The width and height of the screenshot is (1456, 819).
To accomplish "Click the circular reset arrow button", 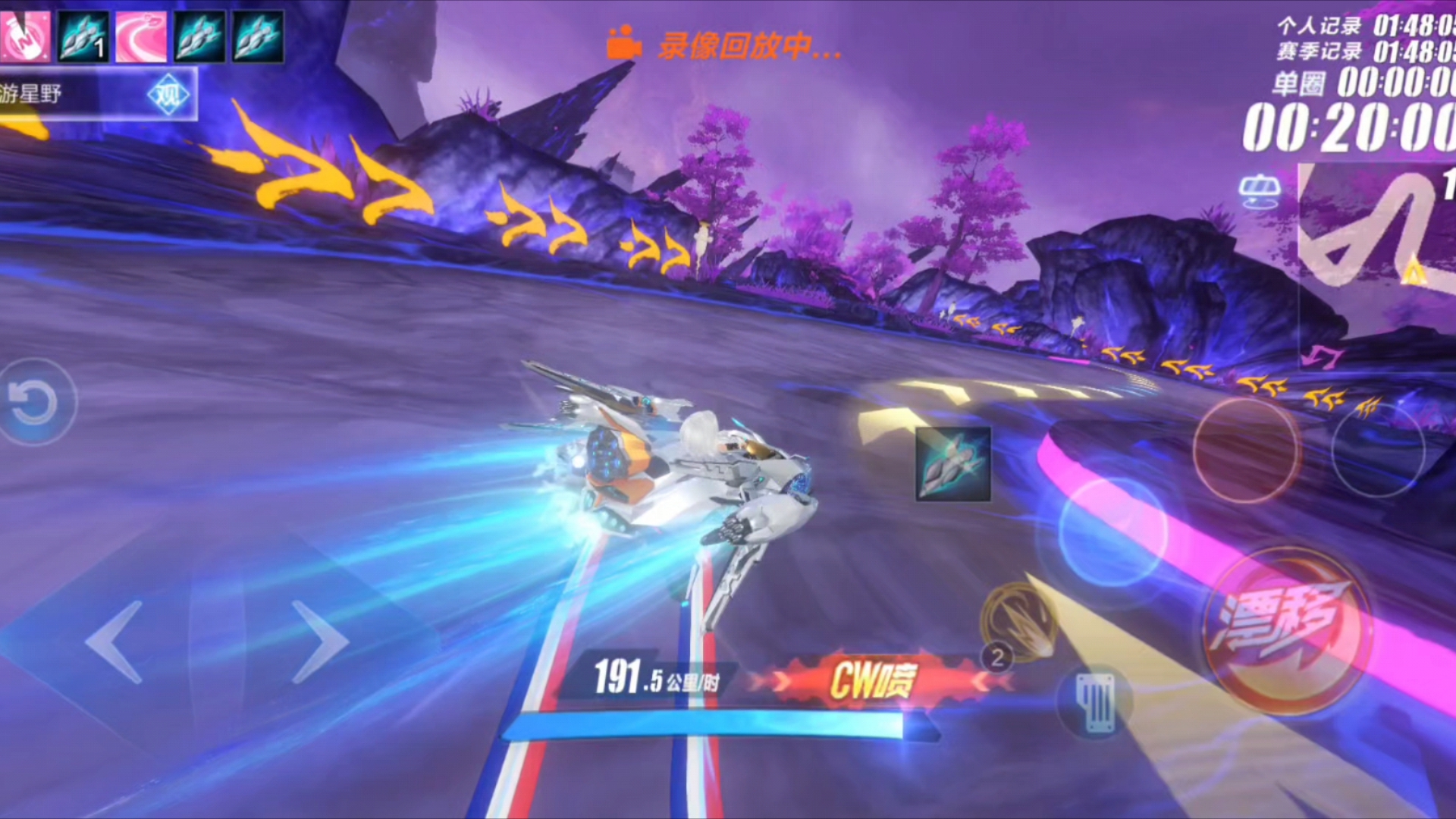I will 33,402.
